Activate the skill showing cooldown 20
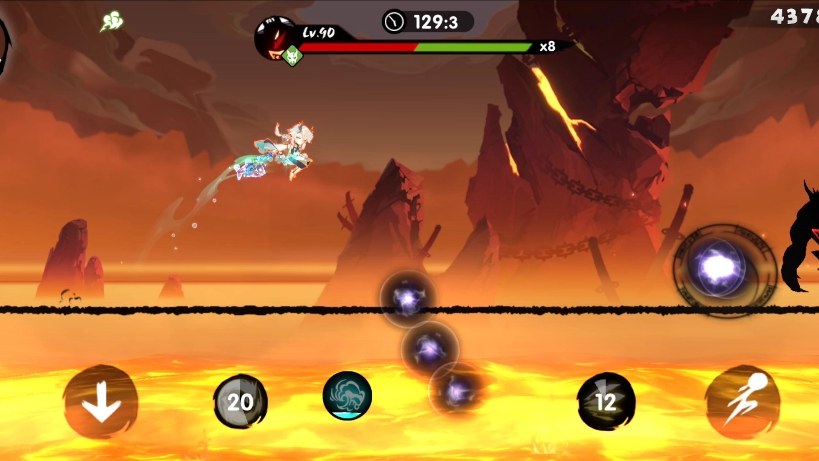819x461 pixels. (x=240, y=402)
